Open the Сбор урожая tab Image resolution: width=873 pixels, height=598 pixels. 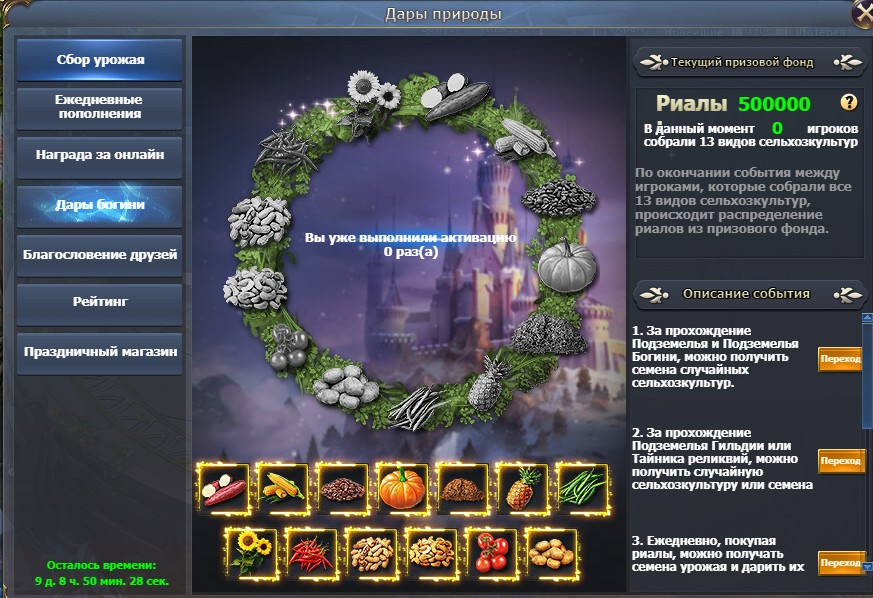pos(100,60)
